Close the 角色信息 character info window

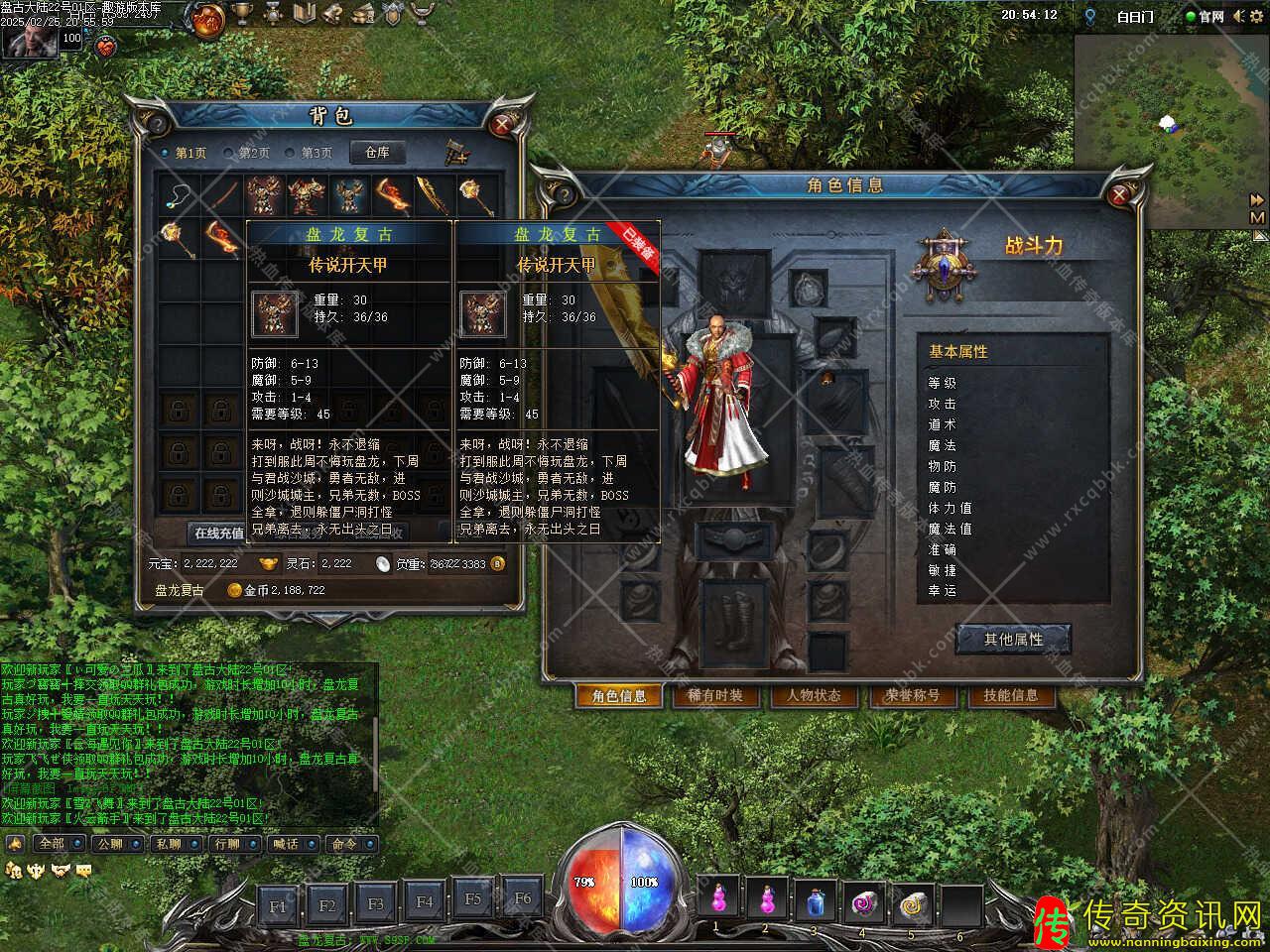[x=1120, y=195]
